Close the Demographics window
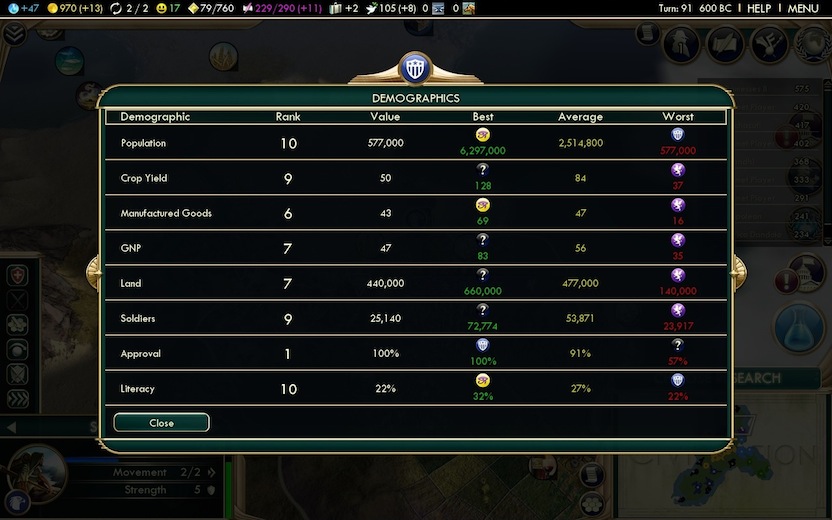The height and width of the screenshot is (520, 832). tap(161, 423)
